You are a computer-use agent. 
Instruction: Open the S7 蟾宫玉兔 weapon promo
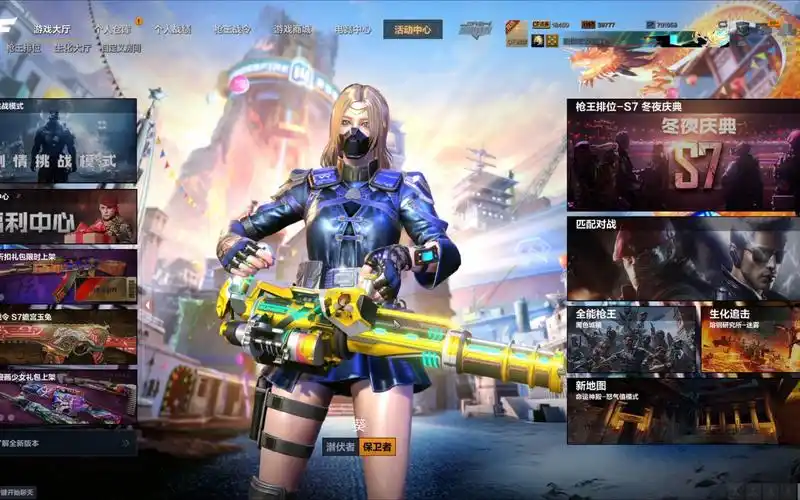(x=68, y=336)
